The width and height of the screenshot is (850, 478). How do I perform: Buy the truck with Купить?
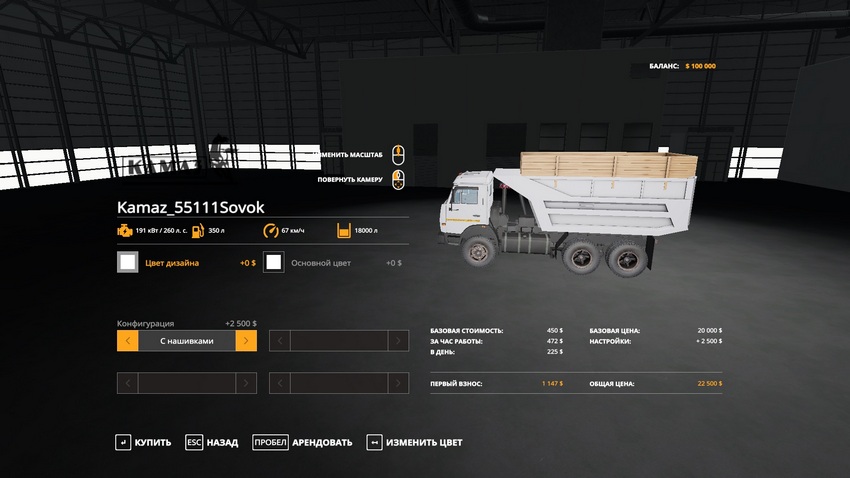click(x=143, y=442)
